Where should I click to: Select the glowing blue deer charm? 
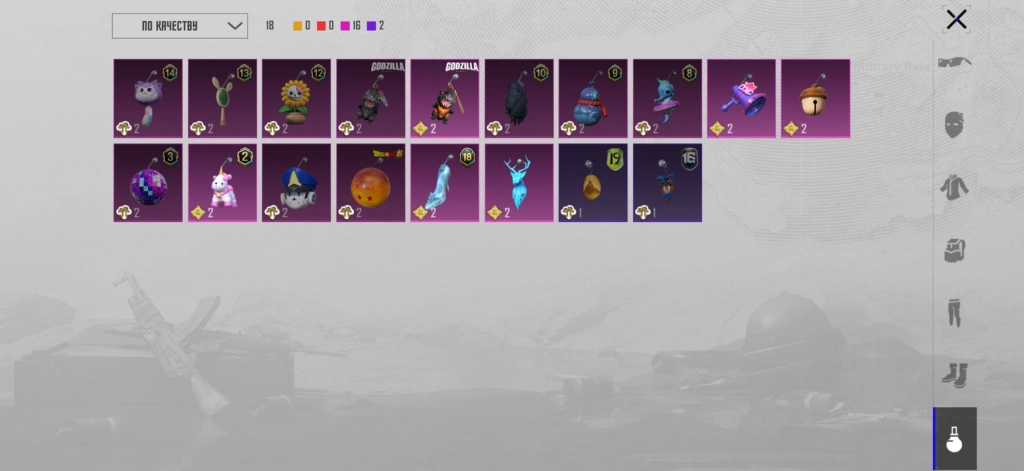pos(519,183)
